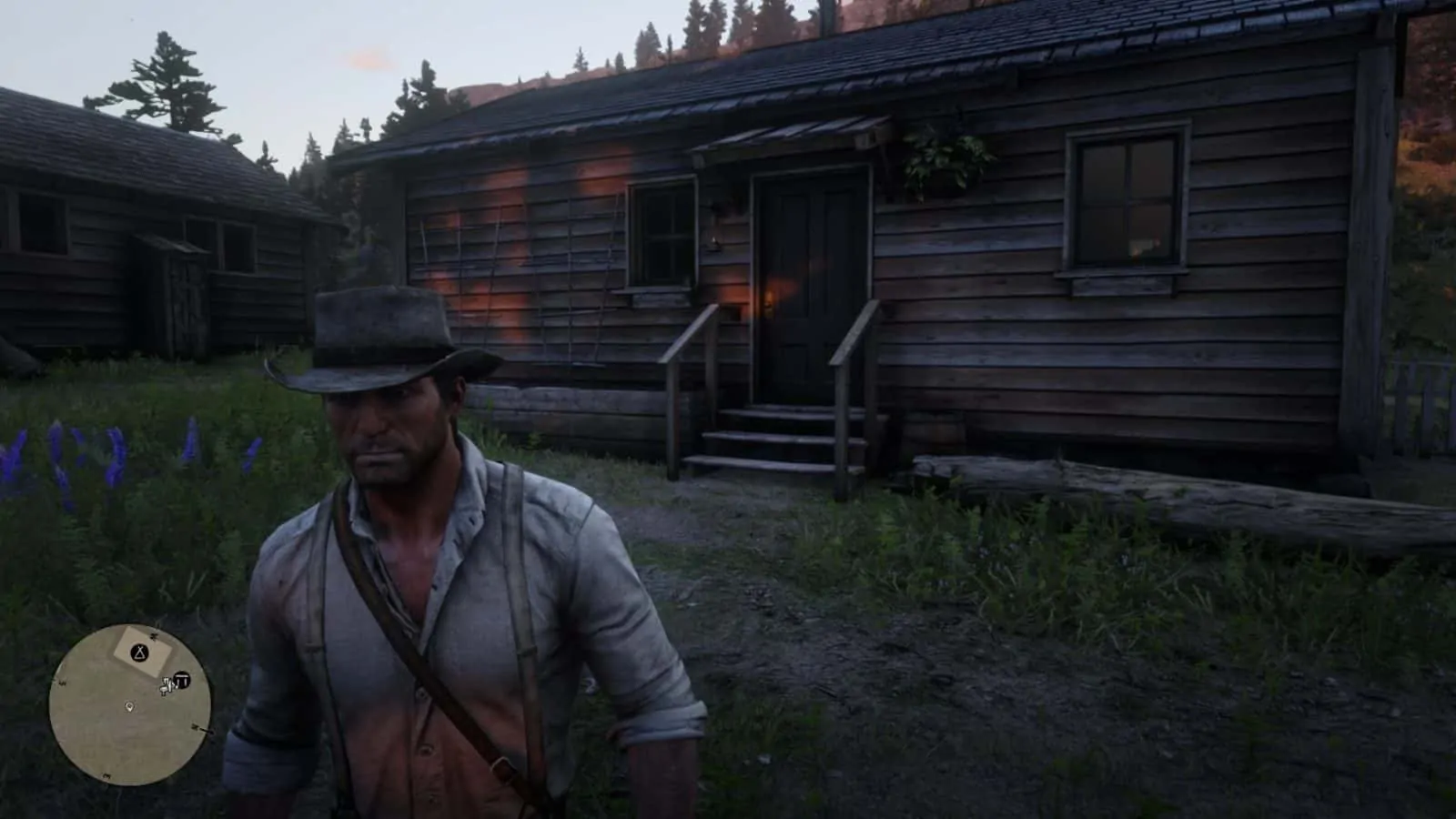Click the E compass letter on the minimap
This screenshot has width=1456, height=819.
click(194, 727)
